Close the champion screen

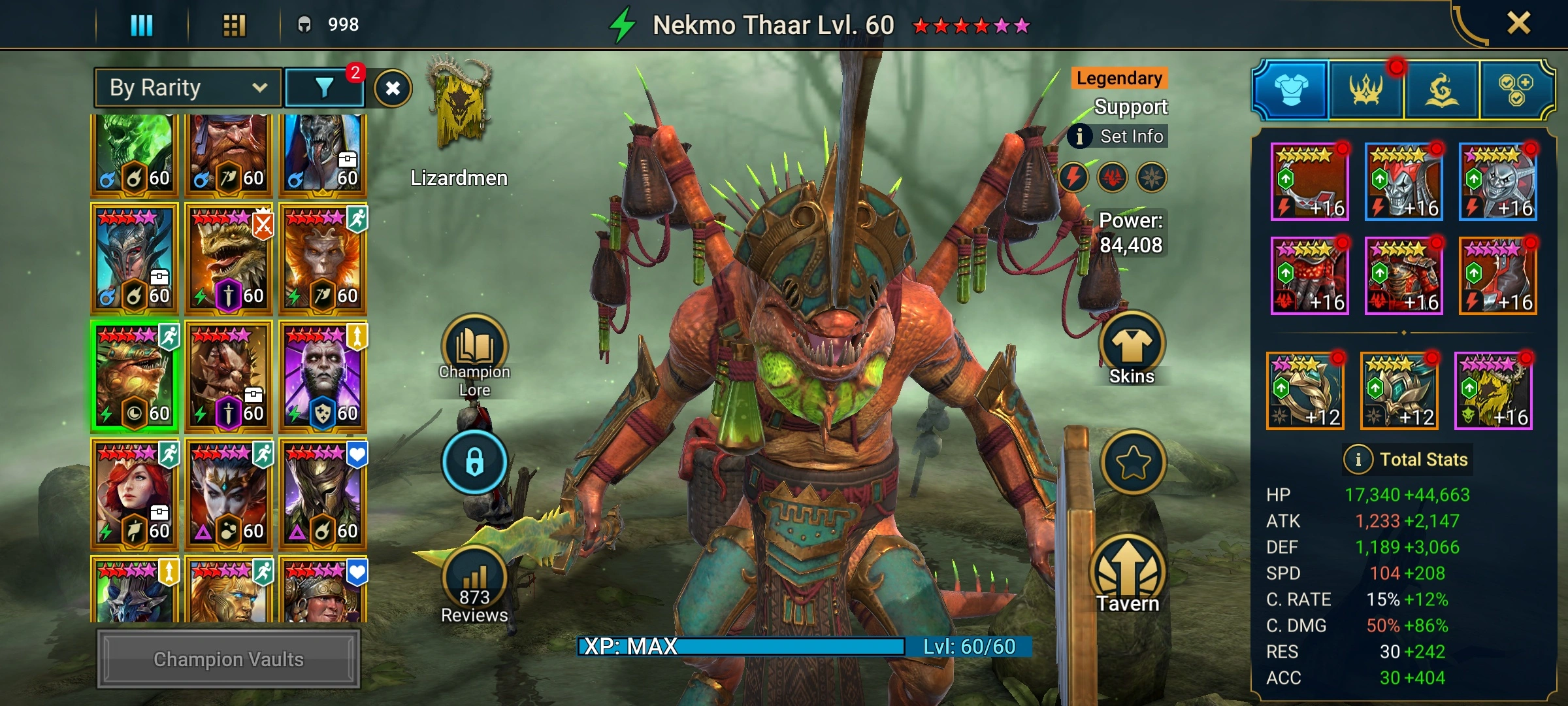coord(1518,24)
